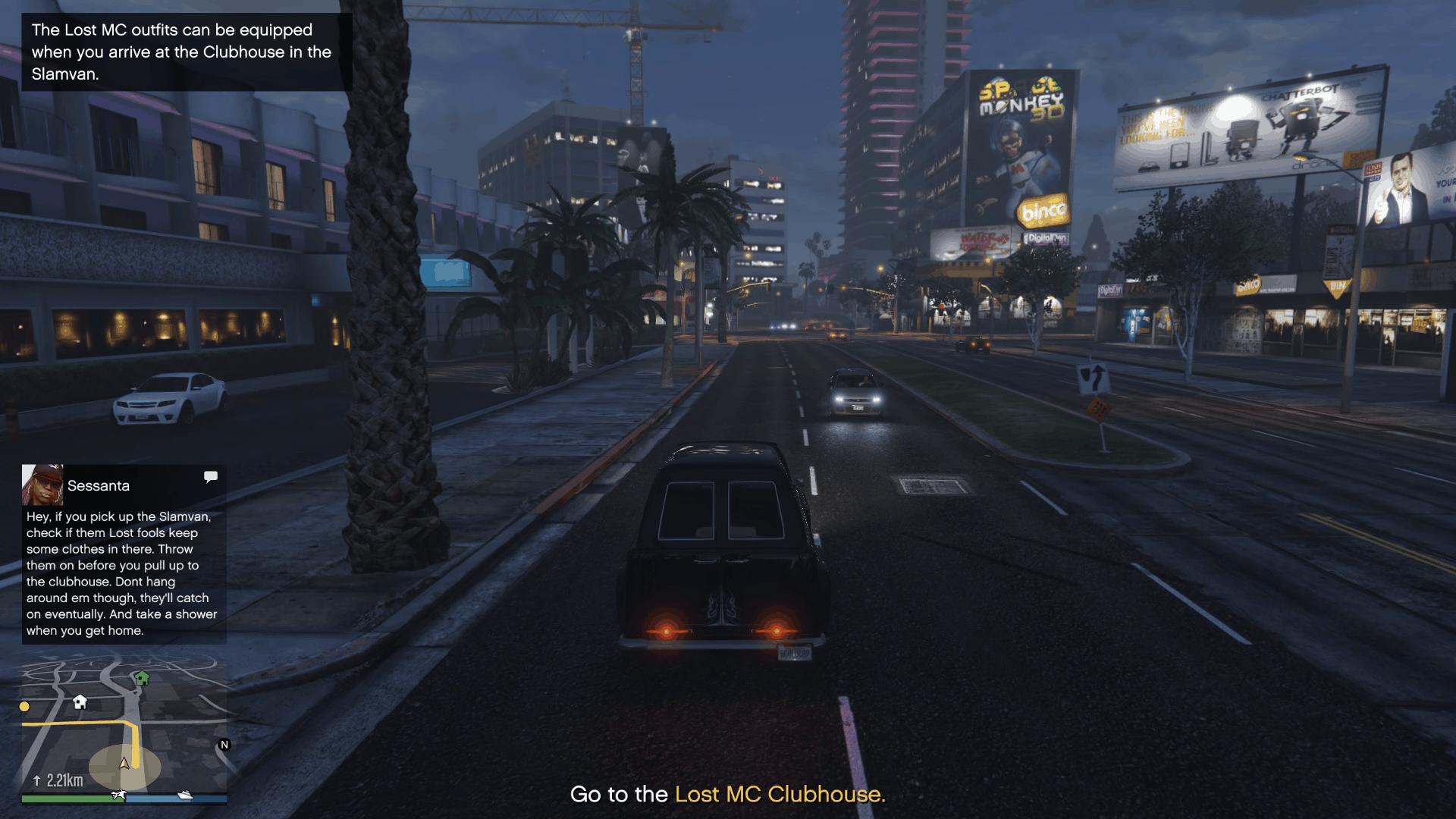Click the 'Lost MC Clubhouse' objective text
This screenshot has height=819, width=1456.
click(780, 795)
